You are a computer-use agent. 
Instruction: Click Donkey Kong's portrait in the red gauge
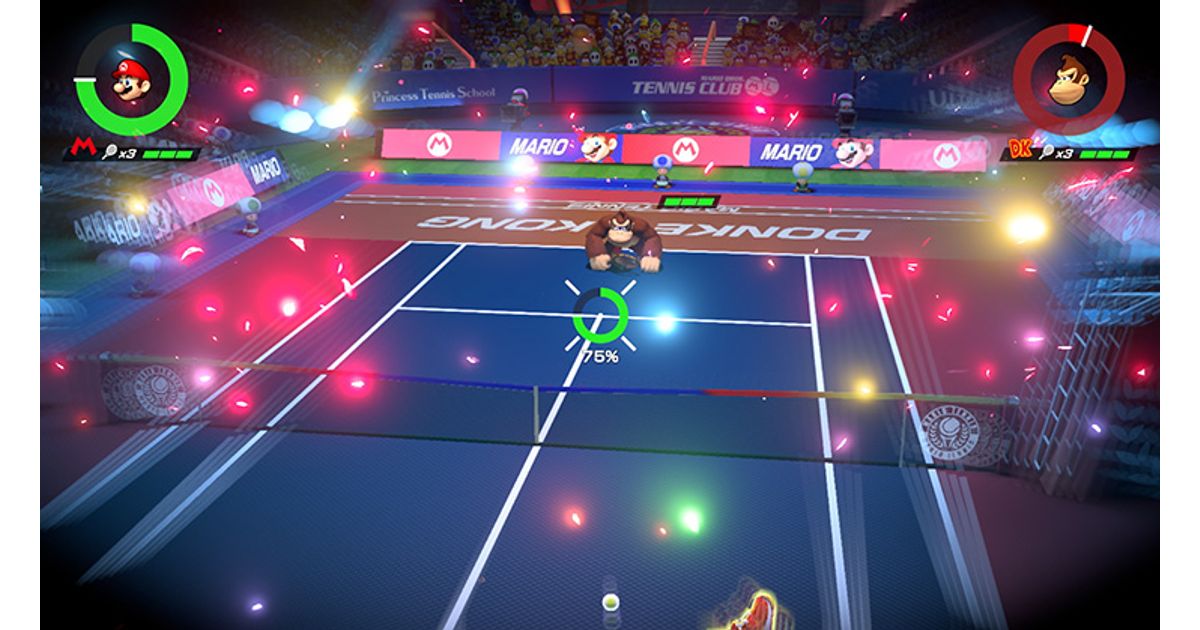(1069, 79)
